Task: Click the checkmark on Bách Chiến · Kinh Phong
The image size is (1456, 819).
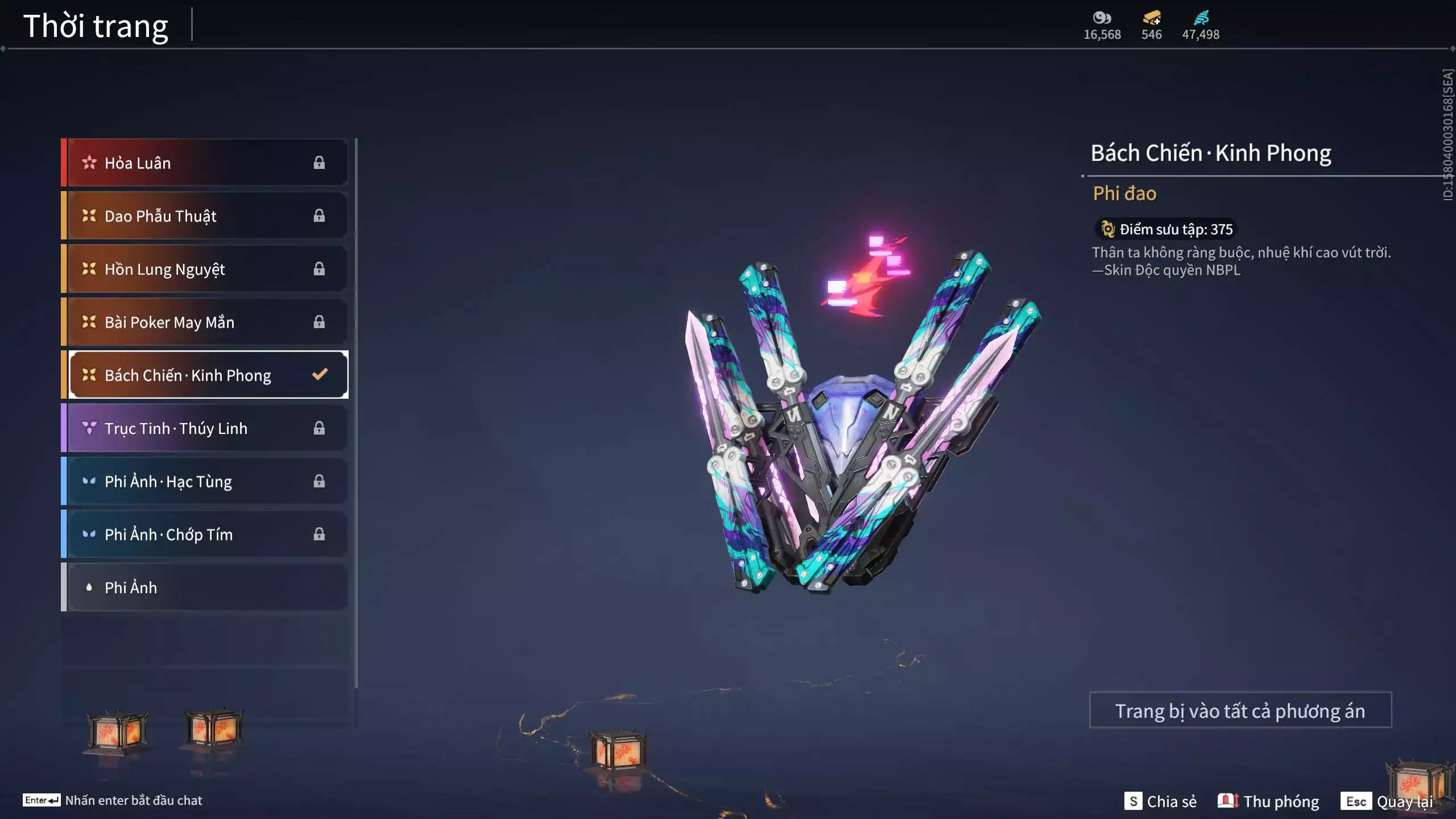Action: [319, 374]
